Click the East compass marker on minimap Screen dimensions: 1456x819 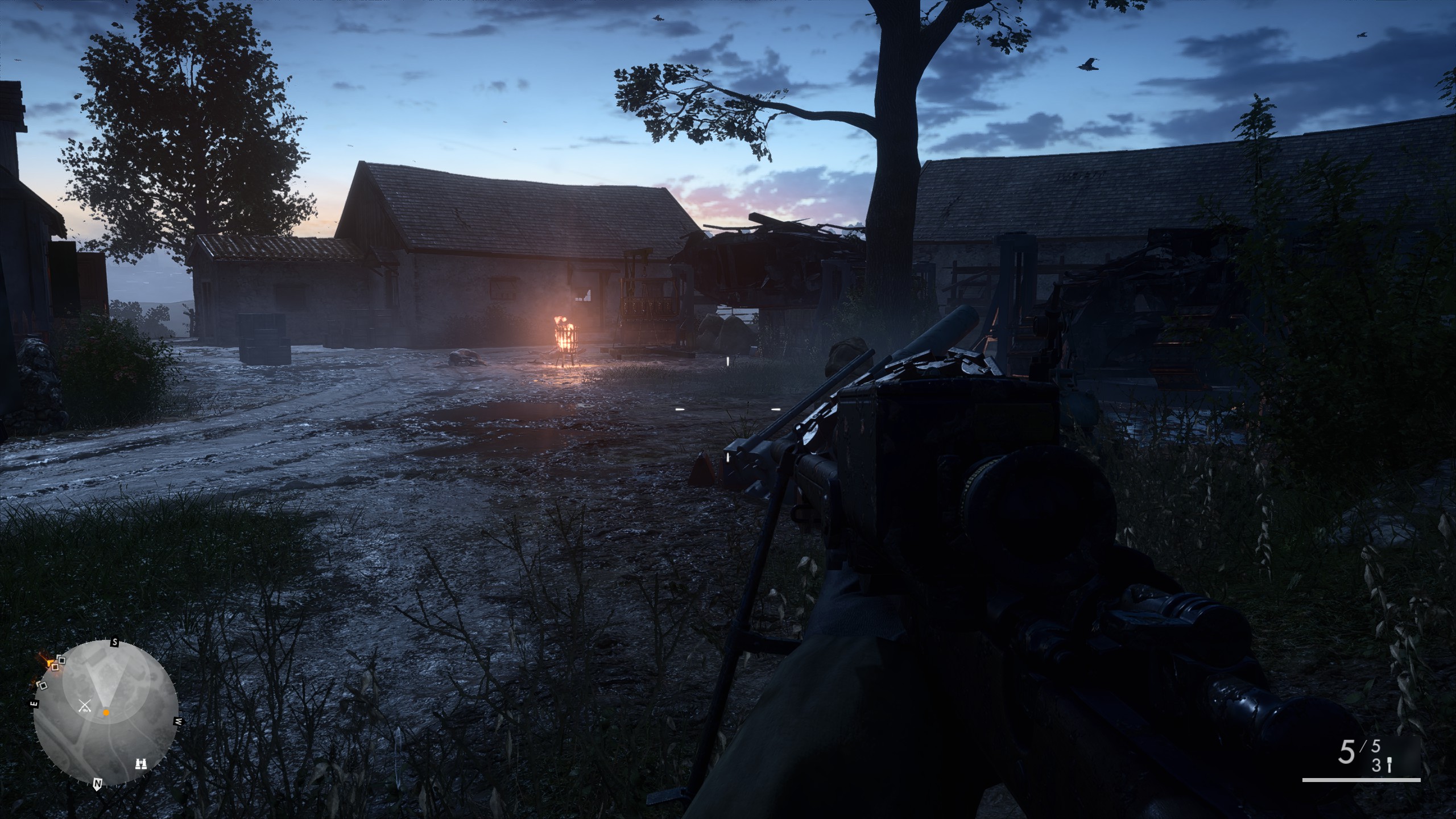pos(34,704)
